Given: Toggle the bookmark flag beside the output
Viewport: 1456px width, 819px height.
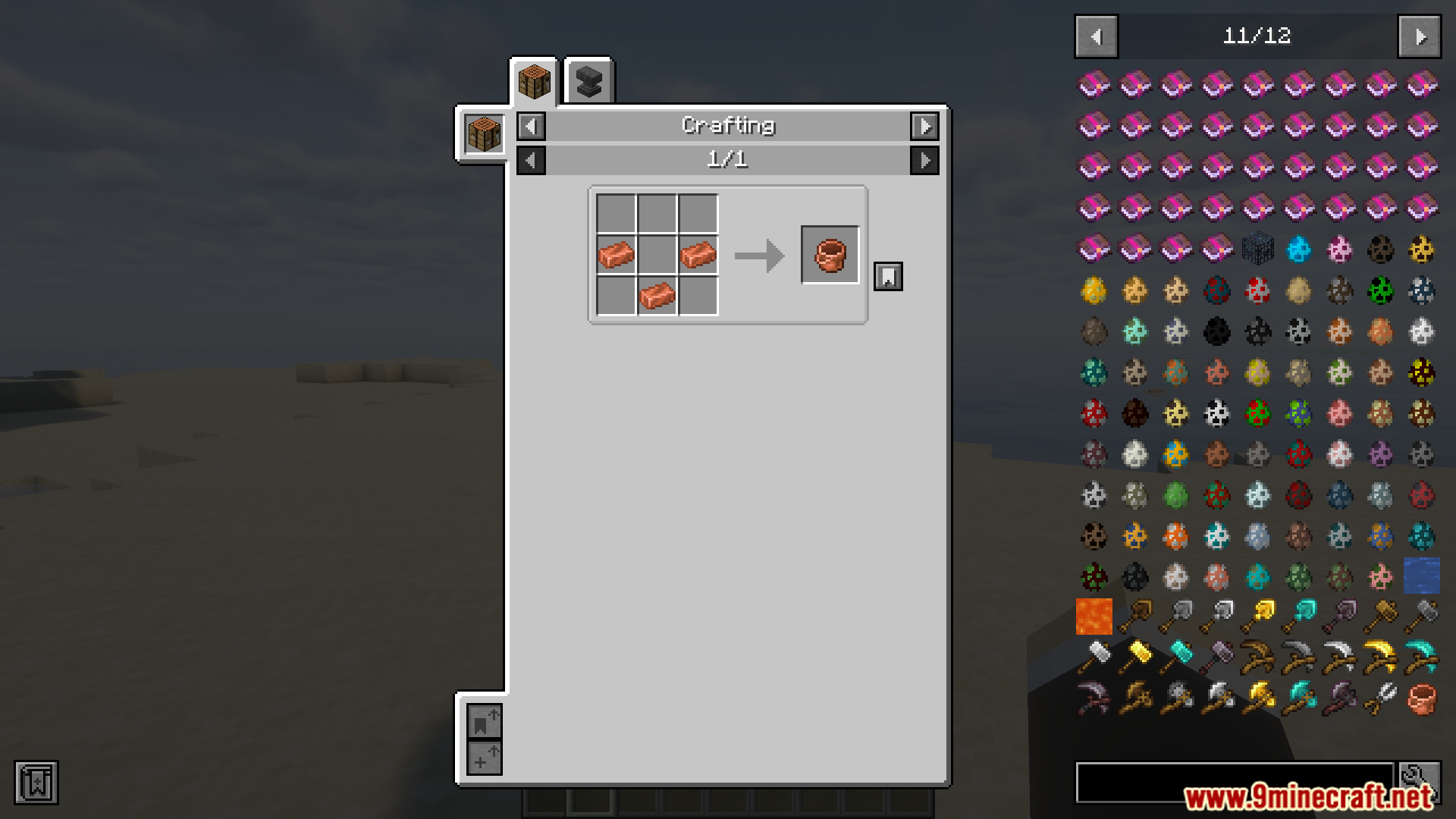Looking at the screenshot, I should [887, 276].
